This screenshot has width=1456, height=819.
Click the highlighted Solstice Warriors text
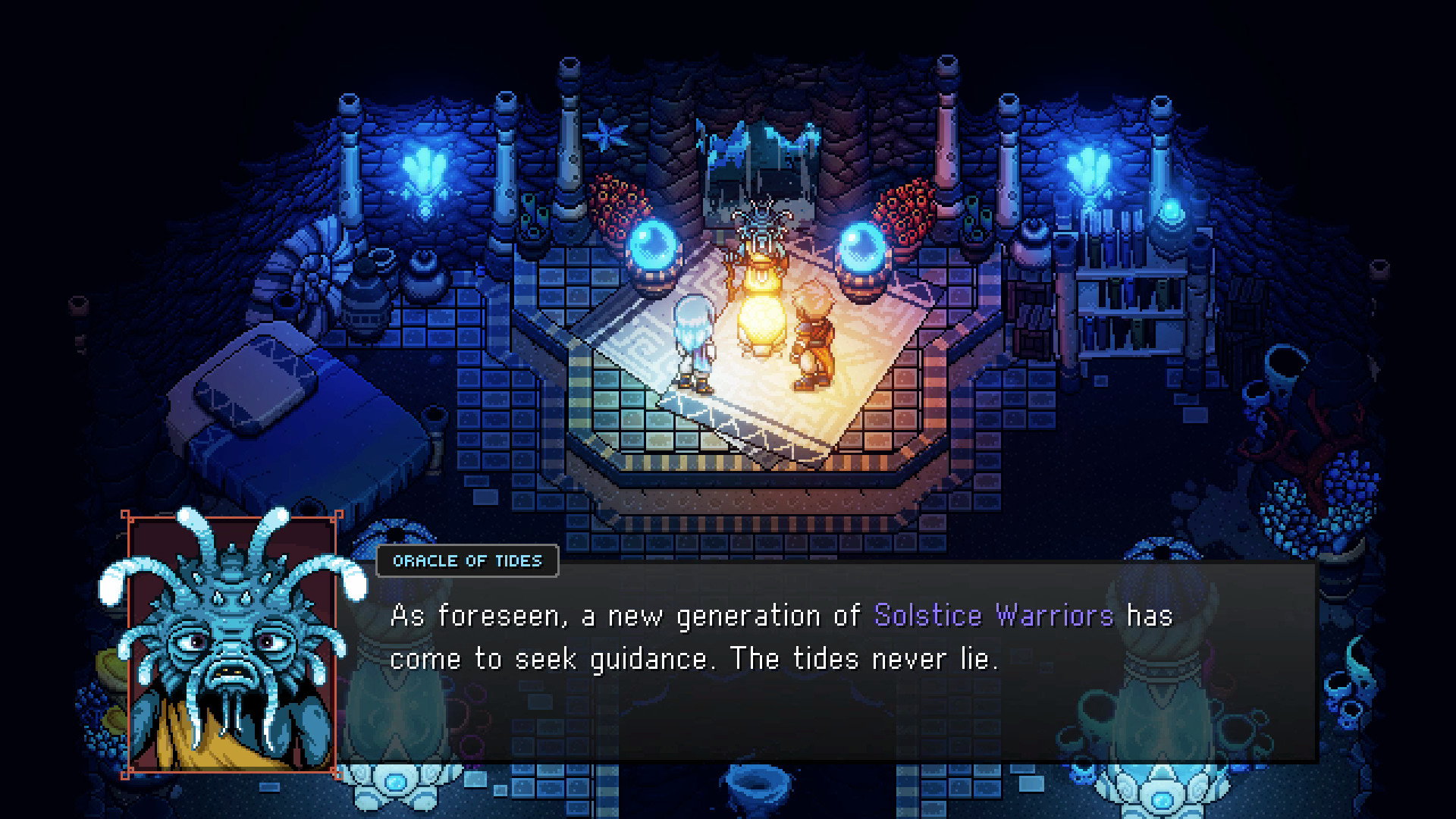992,616
